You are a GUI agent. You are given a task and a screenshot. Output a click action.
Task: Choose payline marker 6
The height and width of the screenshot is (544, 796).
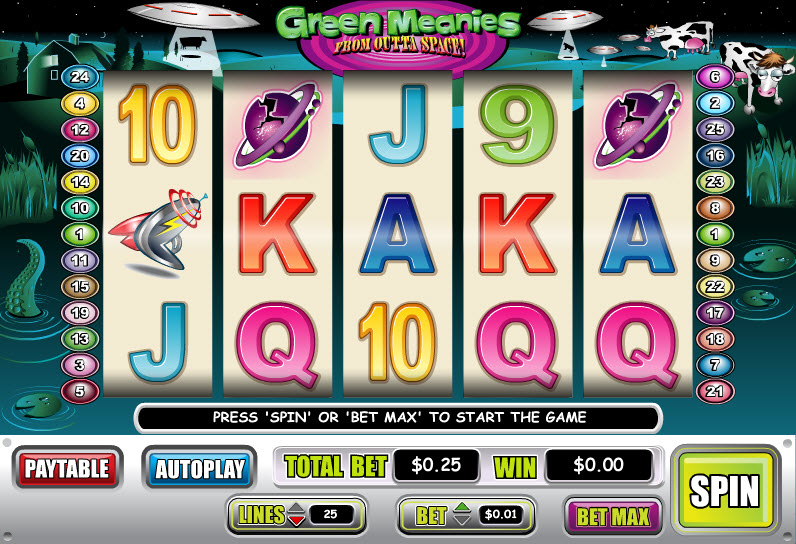pos(715,76)
